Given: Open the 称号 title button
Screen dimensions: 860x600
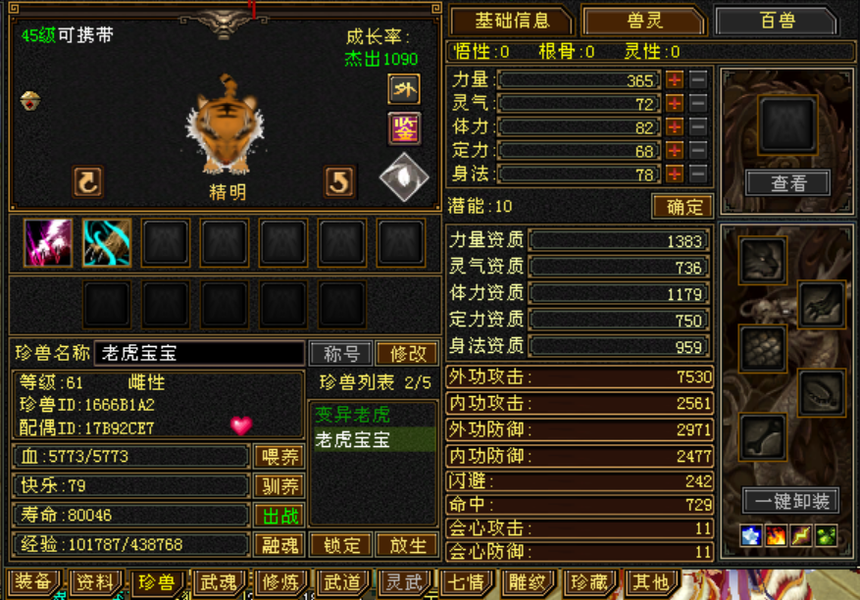Looking at the screenshot, I should click(341, 354).
